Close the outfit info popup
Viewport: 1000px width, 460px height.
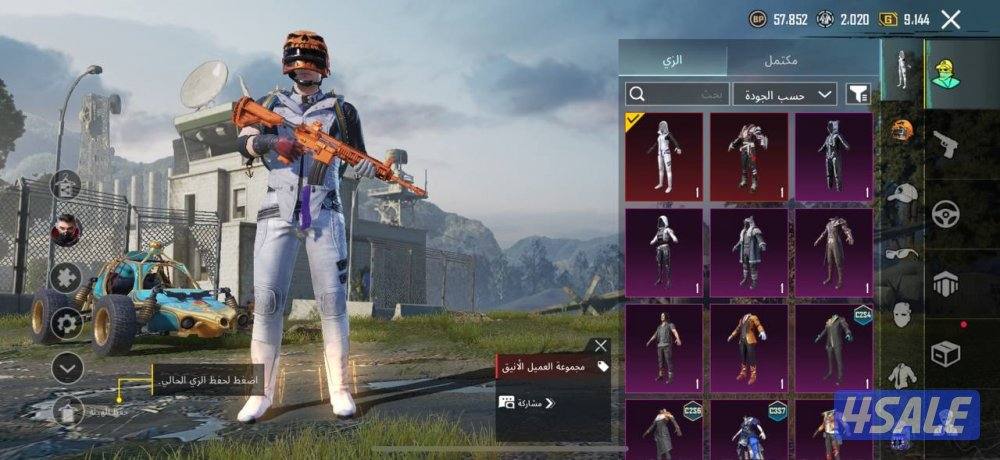tap(600, 346)
